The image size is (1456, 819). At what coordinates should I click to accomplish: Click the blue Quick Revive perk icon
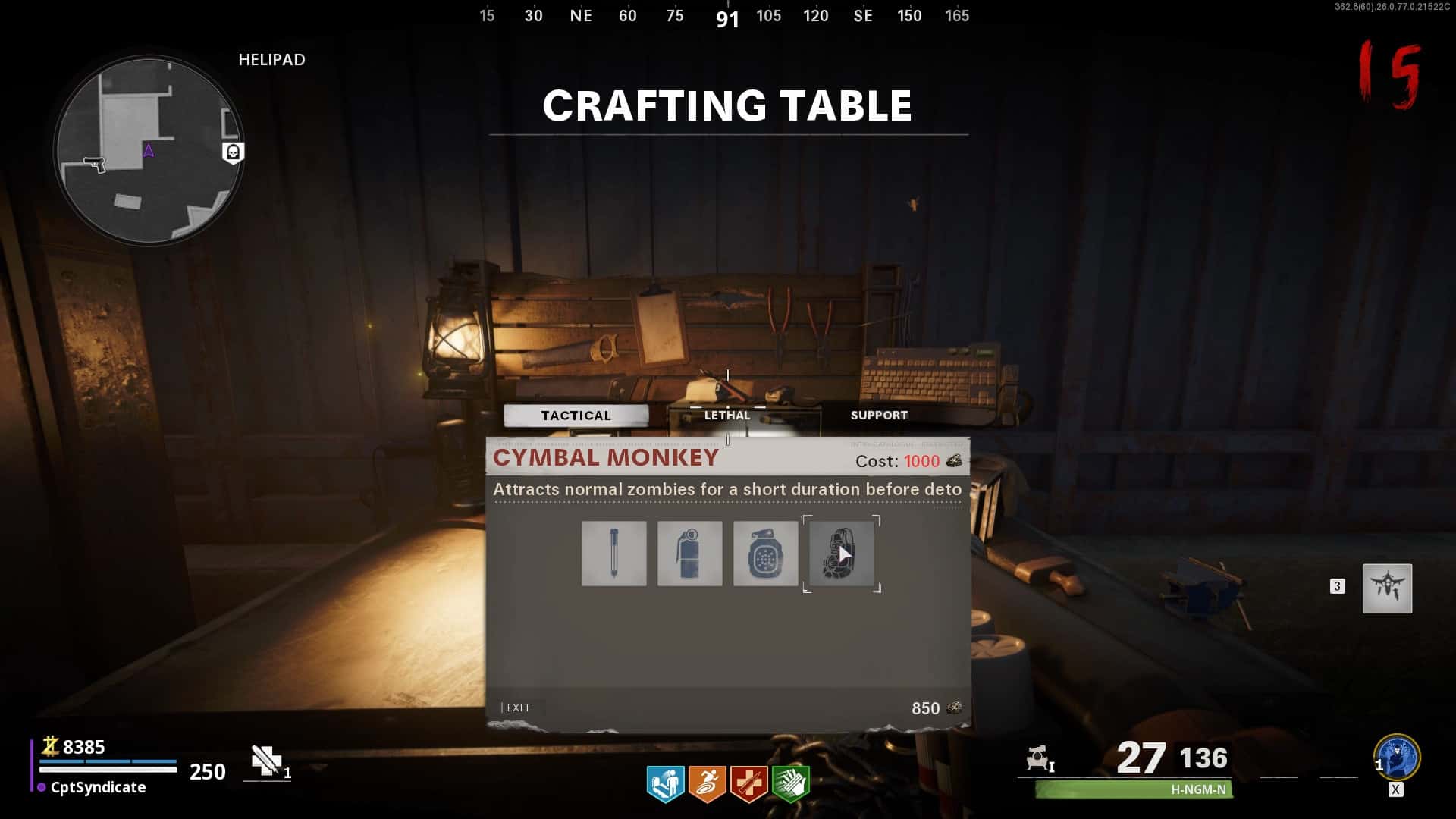tap(665, 783)
